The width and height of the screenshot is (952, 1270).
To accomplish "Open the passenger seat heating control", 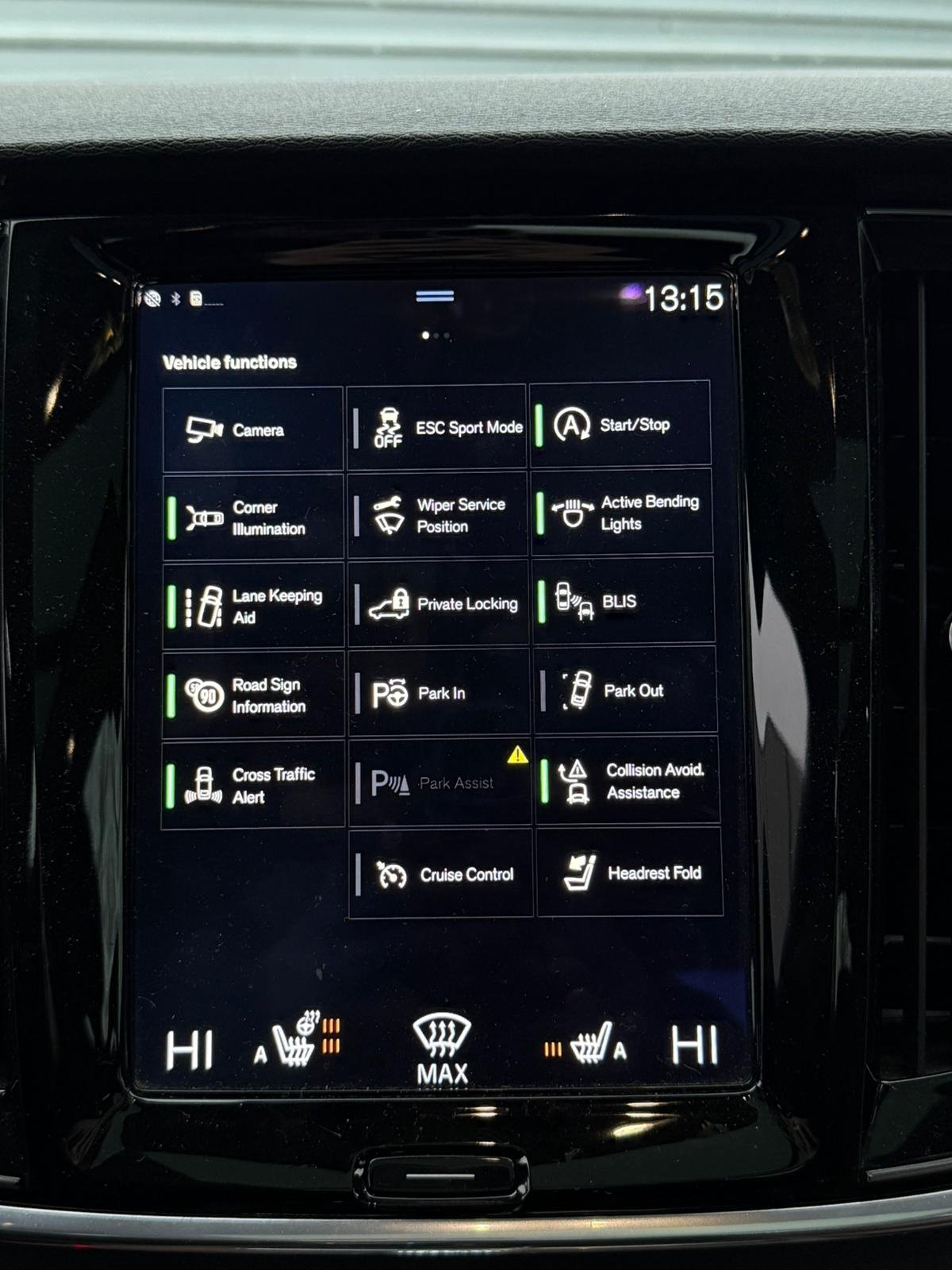I will click(x=591, y=1044).
